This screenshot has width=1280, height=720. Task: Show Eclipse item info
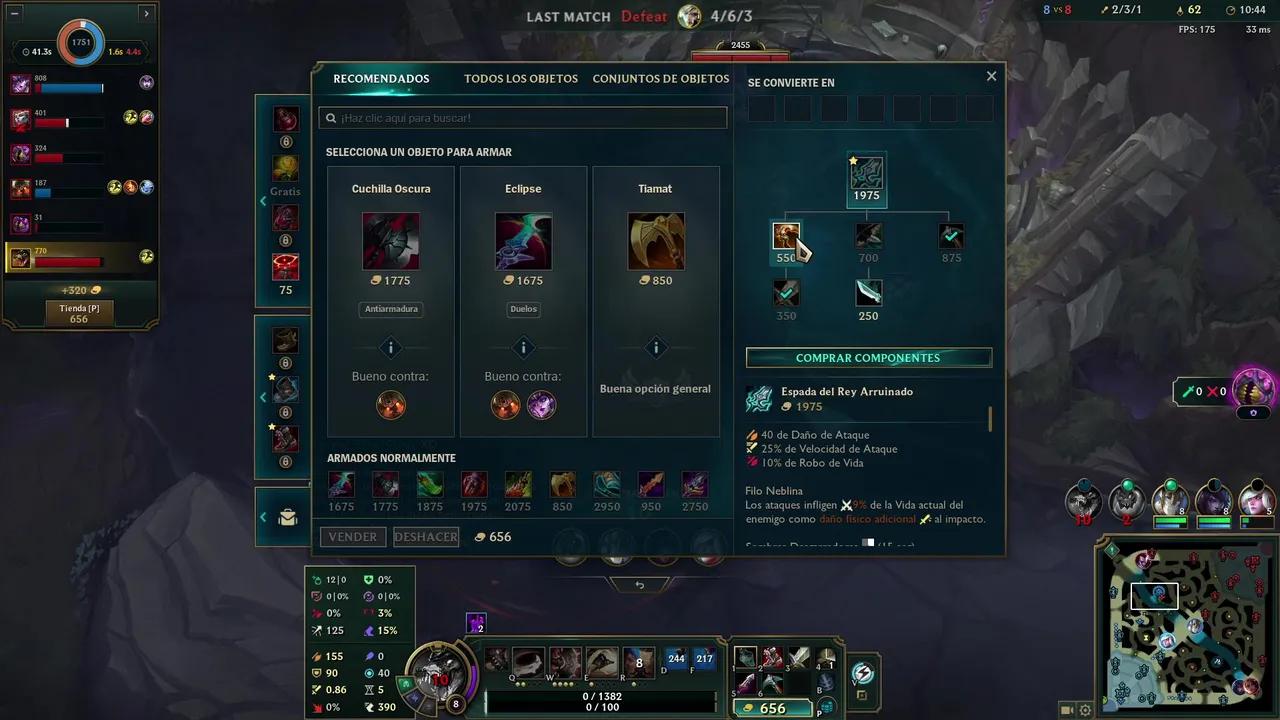(x=523, y=348)
